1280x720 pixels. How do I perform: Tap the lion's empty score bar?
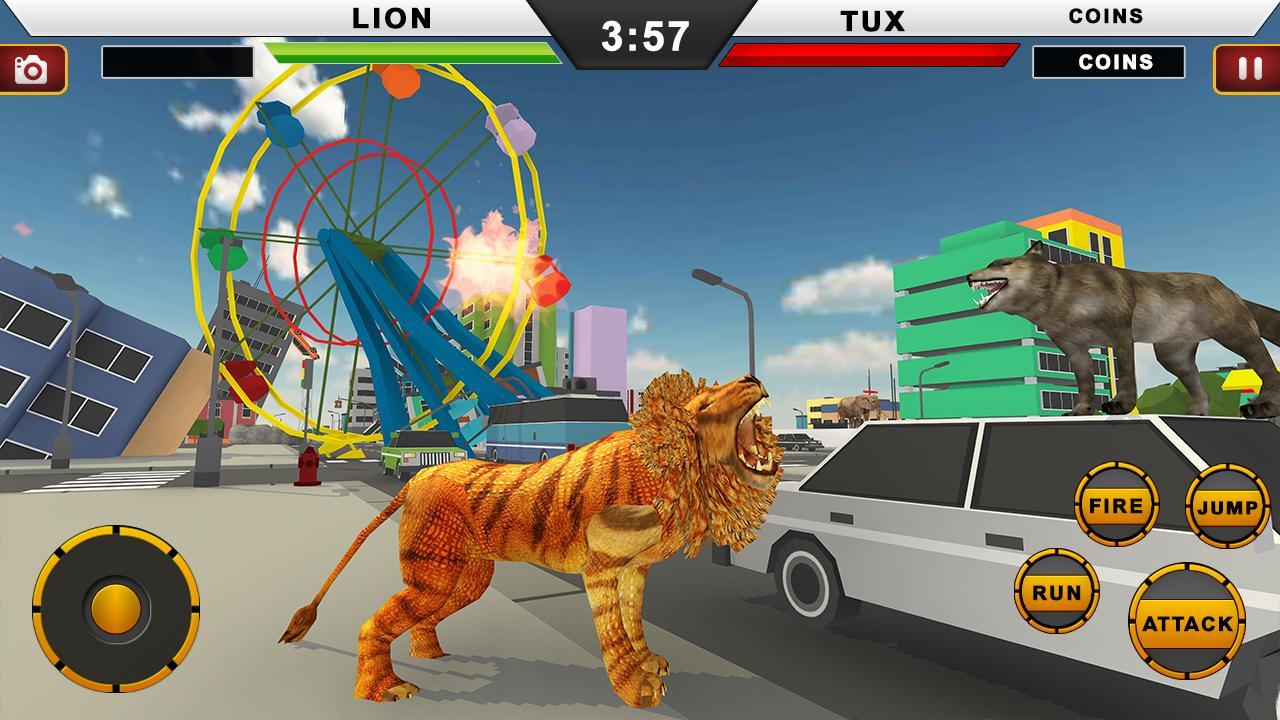178,62
